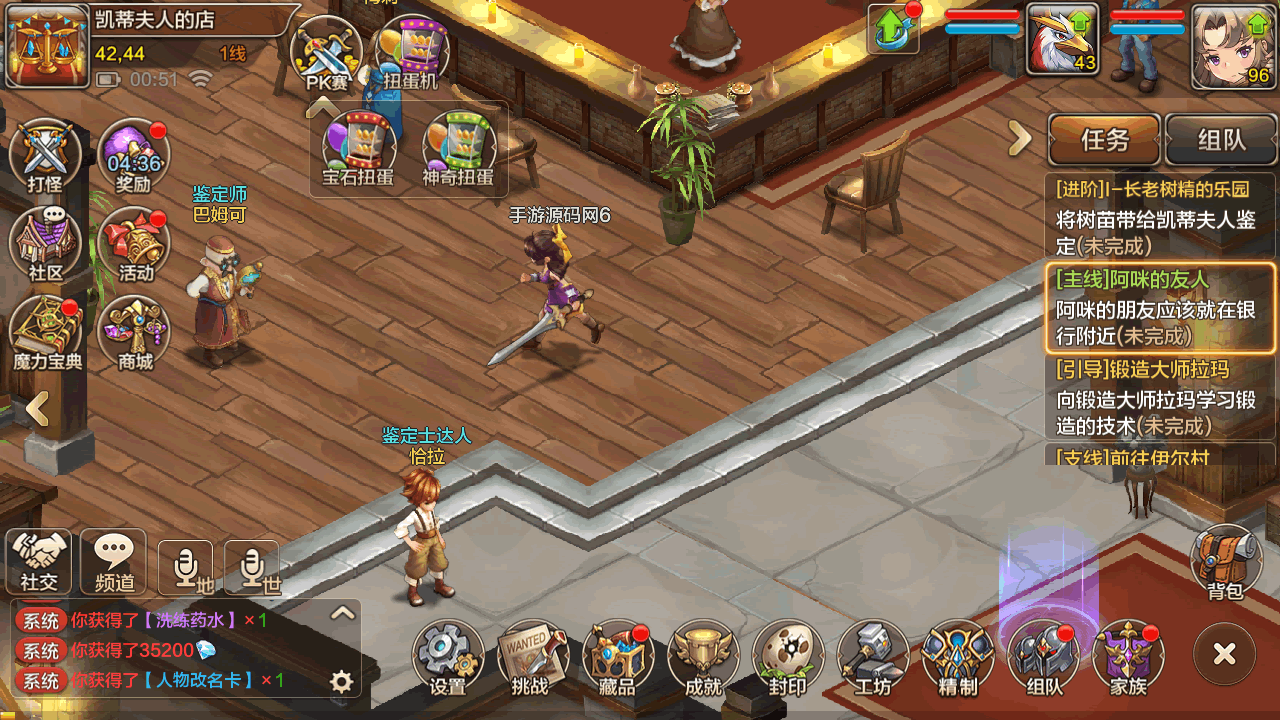Choose the 宝石扭蛋 gem gacha option
1280x720 pixels.
click(x=358, y=150)
